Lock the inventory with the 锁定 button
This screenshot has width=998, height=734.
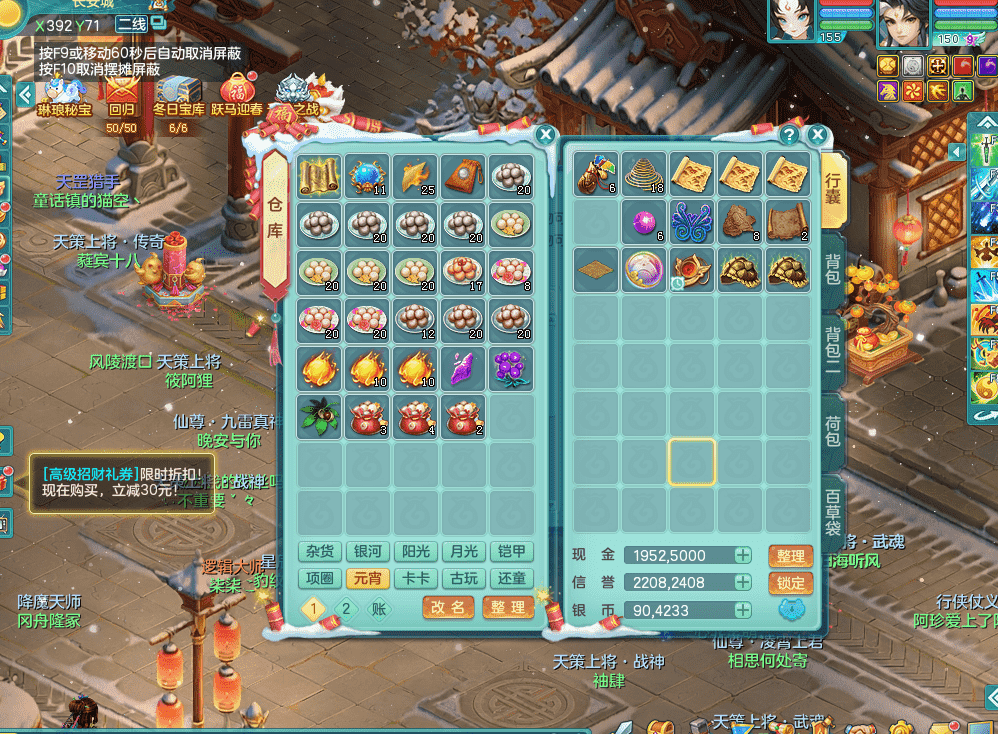click(x=790, y=583)
